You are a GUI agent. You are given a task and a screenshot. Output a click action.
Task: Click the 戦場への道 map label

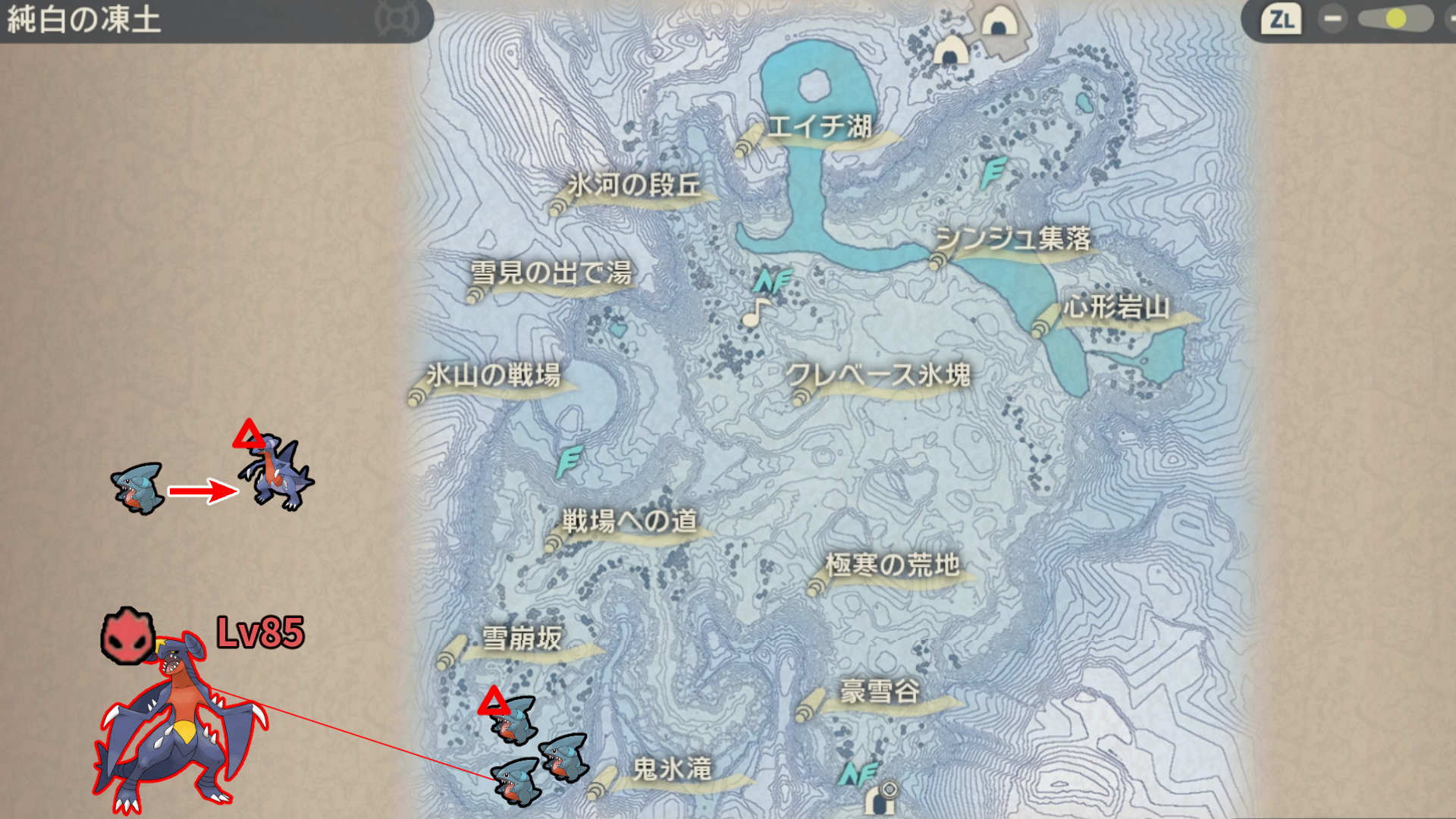click(x=629, y=522)
